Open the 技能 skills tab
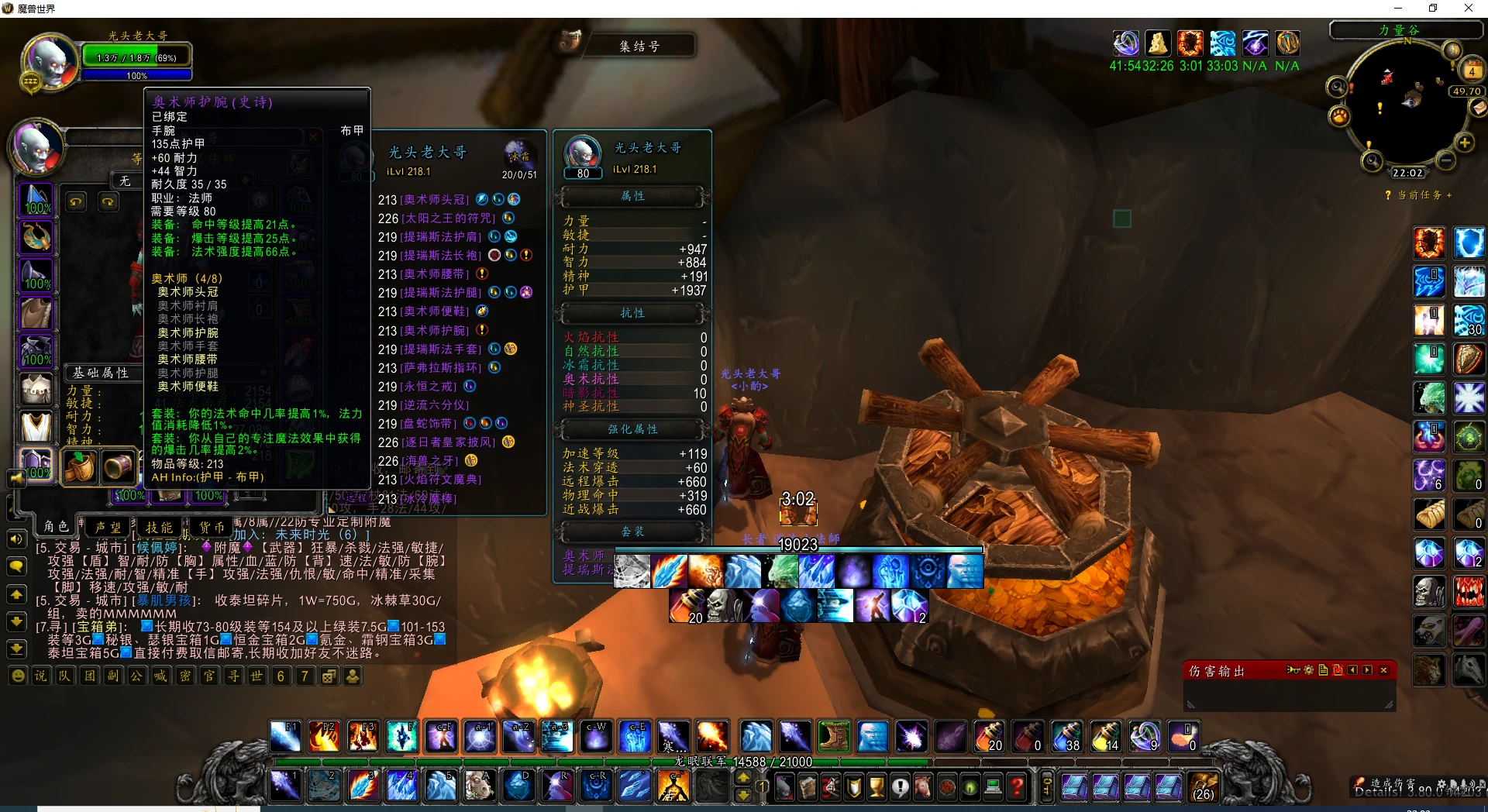Image resolution: width=1488 pixels, height=812 pixels. [x=159, y=527]
